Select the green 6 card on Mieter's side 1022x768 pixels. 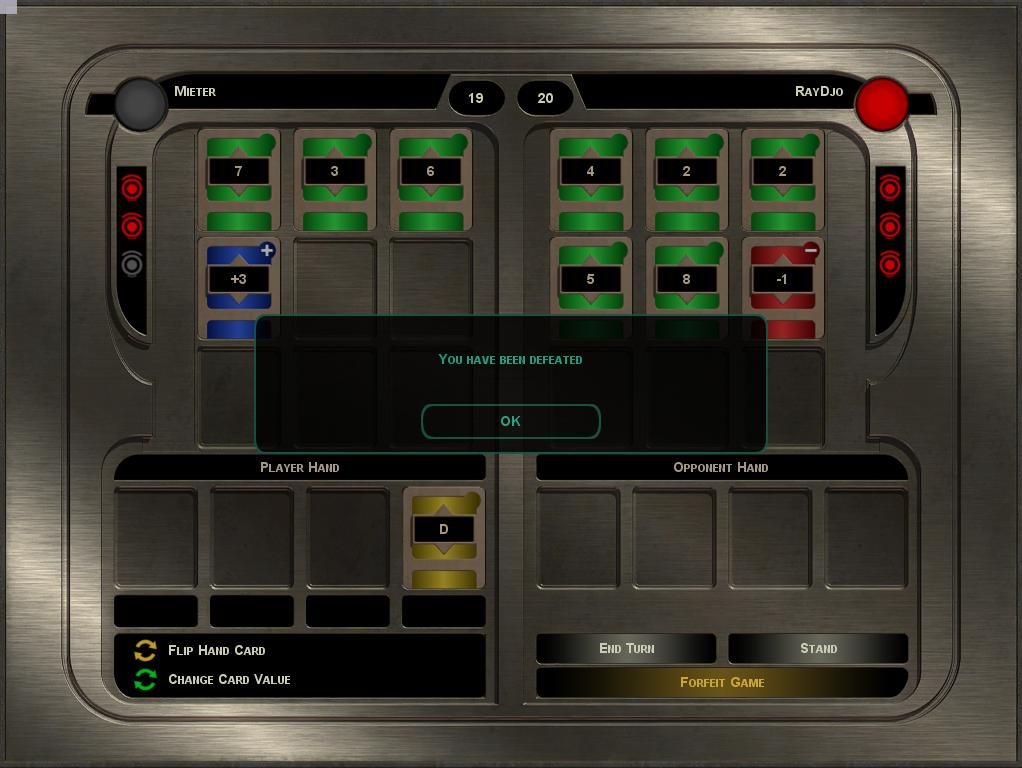pyautogui.click(x=430, y=178)
